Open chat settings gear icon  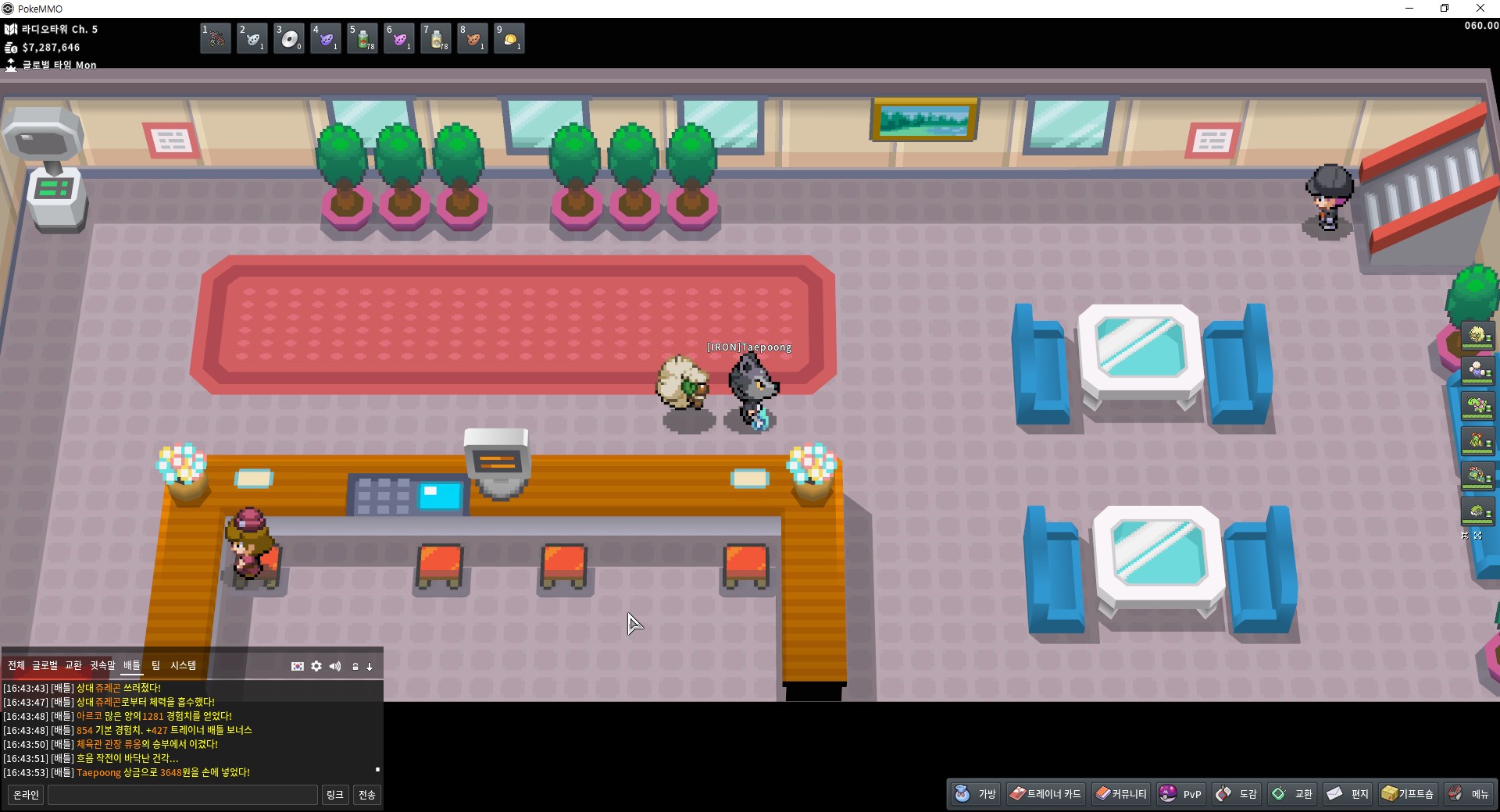(x=316, y=666)
